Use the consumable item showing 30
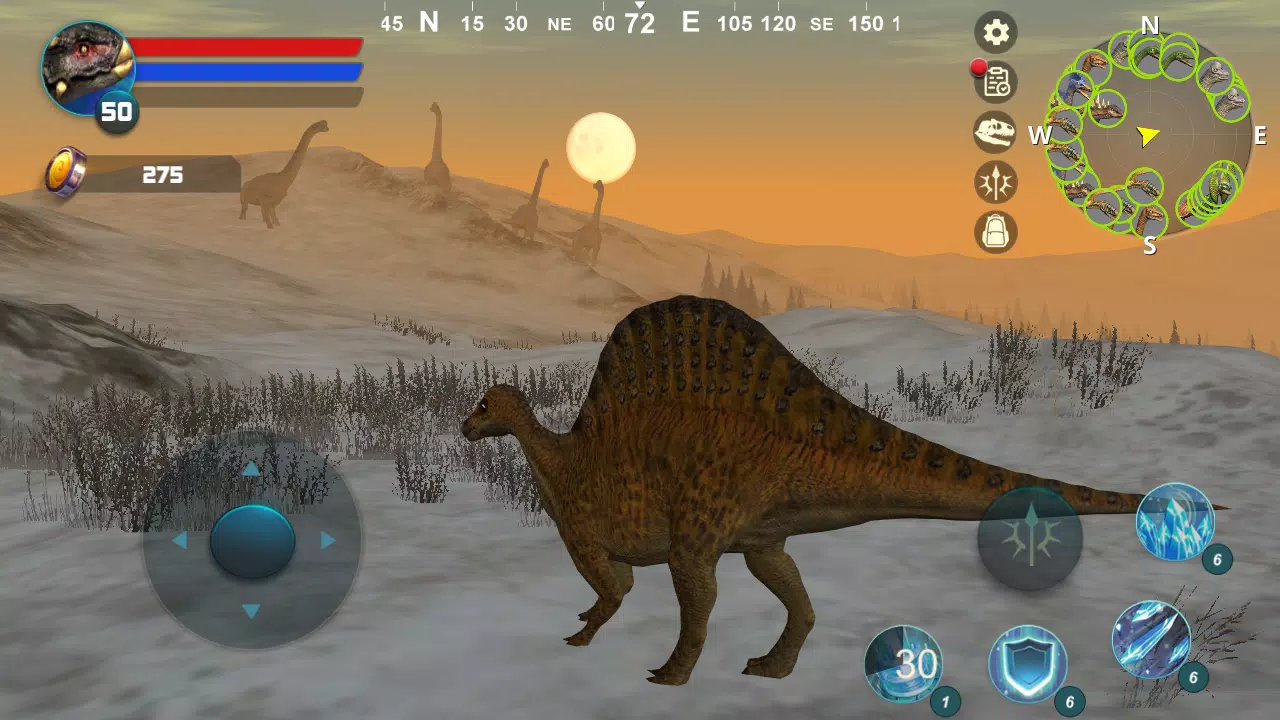1280x720 pixels. click(903, 660)
